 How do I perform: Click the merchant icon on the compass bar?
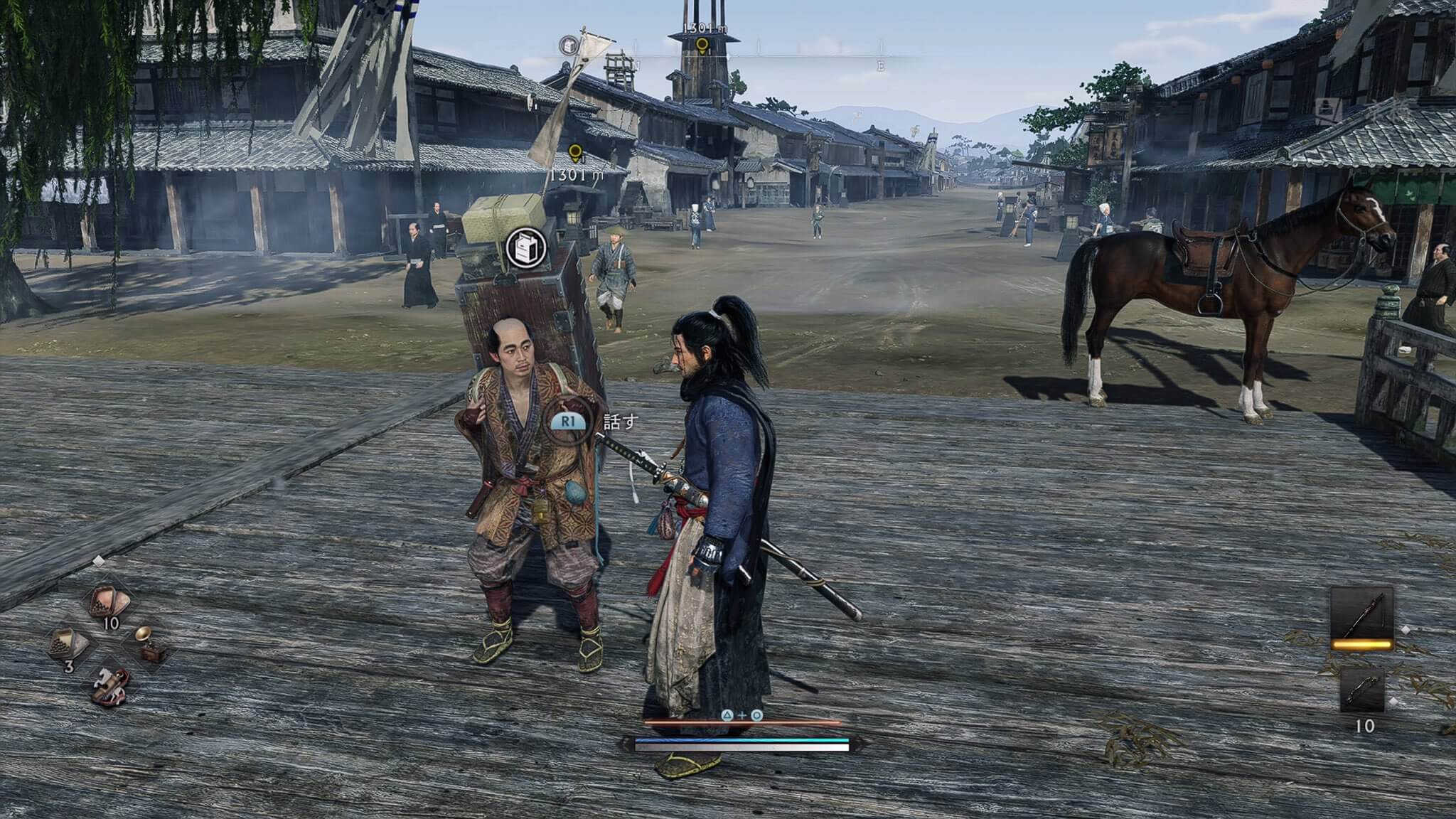(569, 46)
